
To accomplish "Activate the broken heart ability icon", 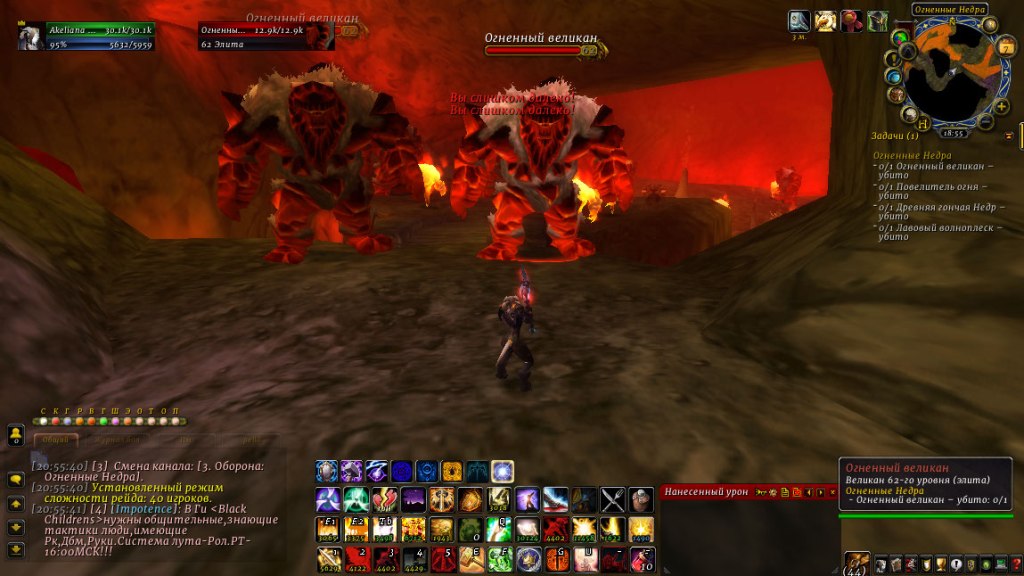I will tap(385, 499).
